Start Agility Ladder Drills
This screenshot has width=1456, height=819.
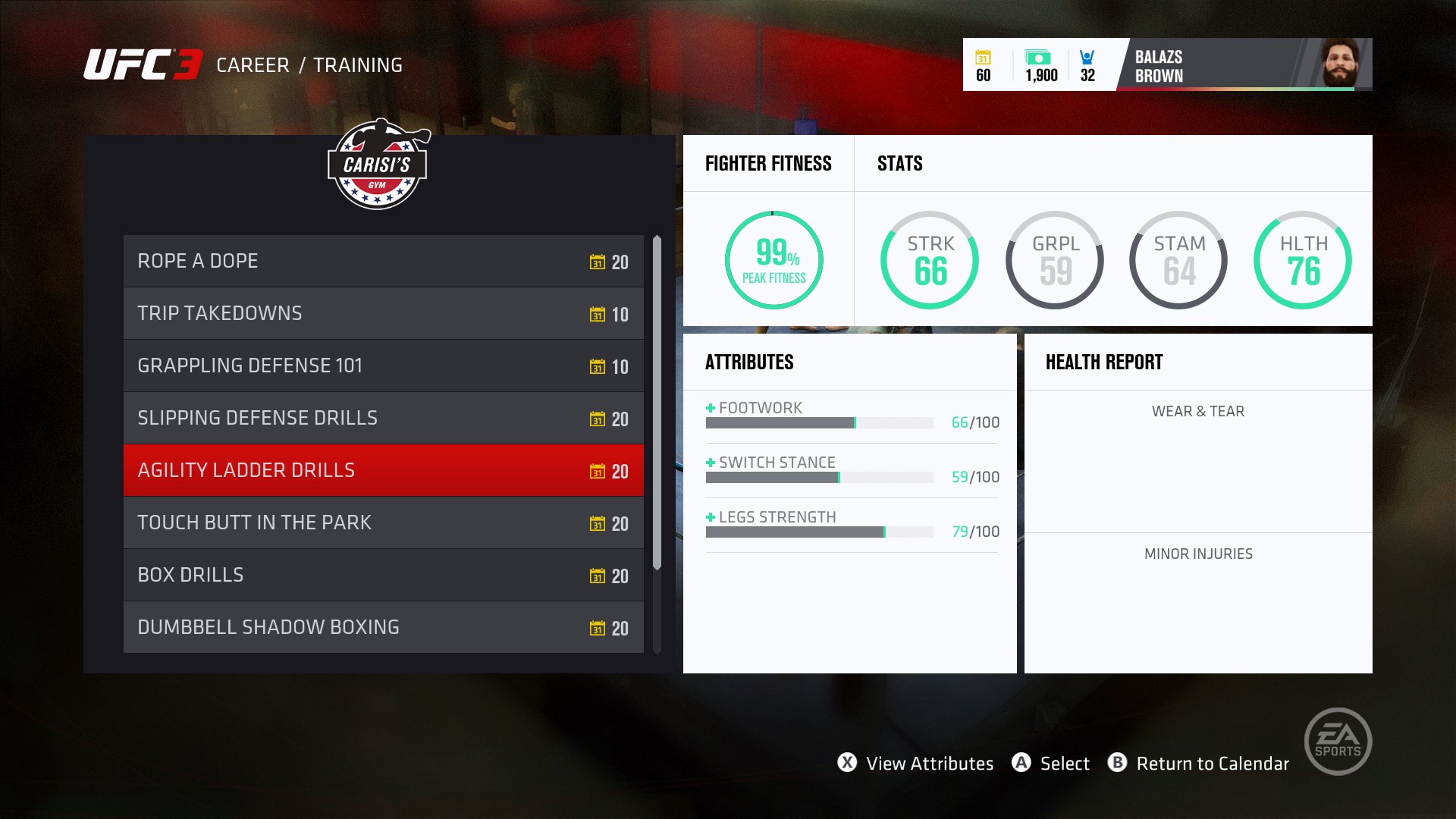click(x=383, y=471)
